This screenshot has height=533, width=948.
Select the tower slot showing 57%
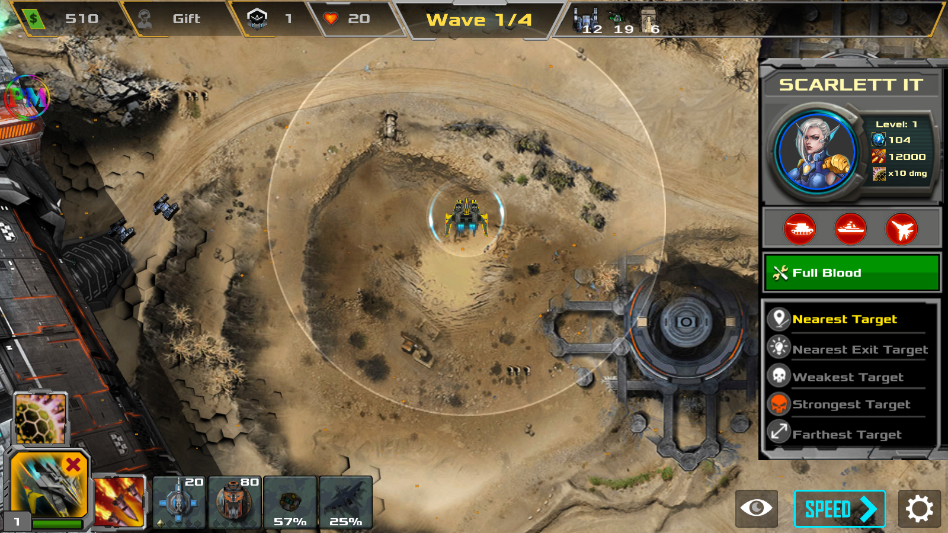[290, 501]
